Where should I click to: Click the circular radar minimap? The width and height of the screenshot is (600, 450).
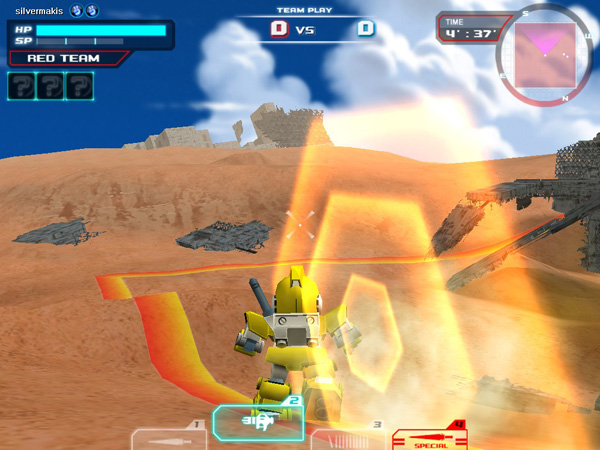tap(545, 51)
